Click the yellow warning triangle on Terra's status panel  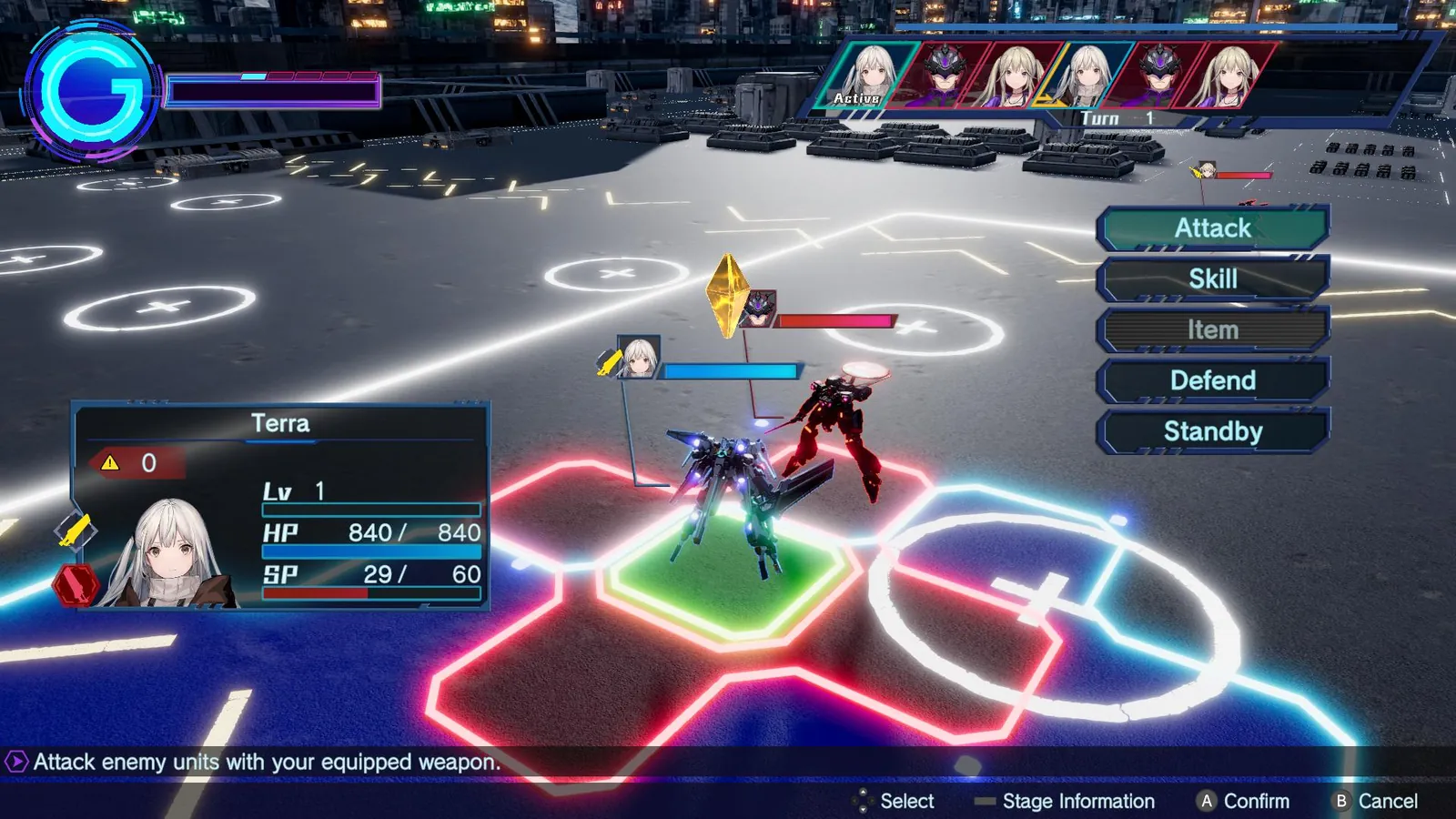pyautogui.click(x=109, y=463)
